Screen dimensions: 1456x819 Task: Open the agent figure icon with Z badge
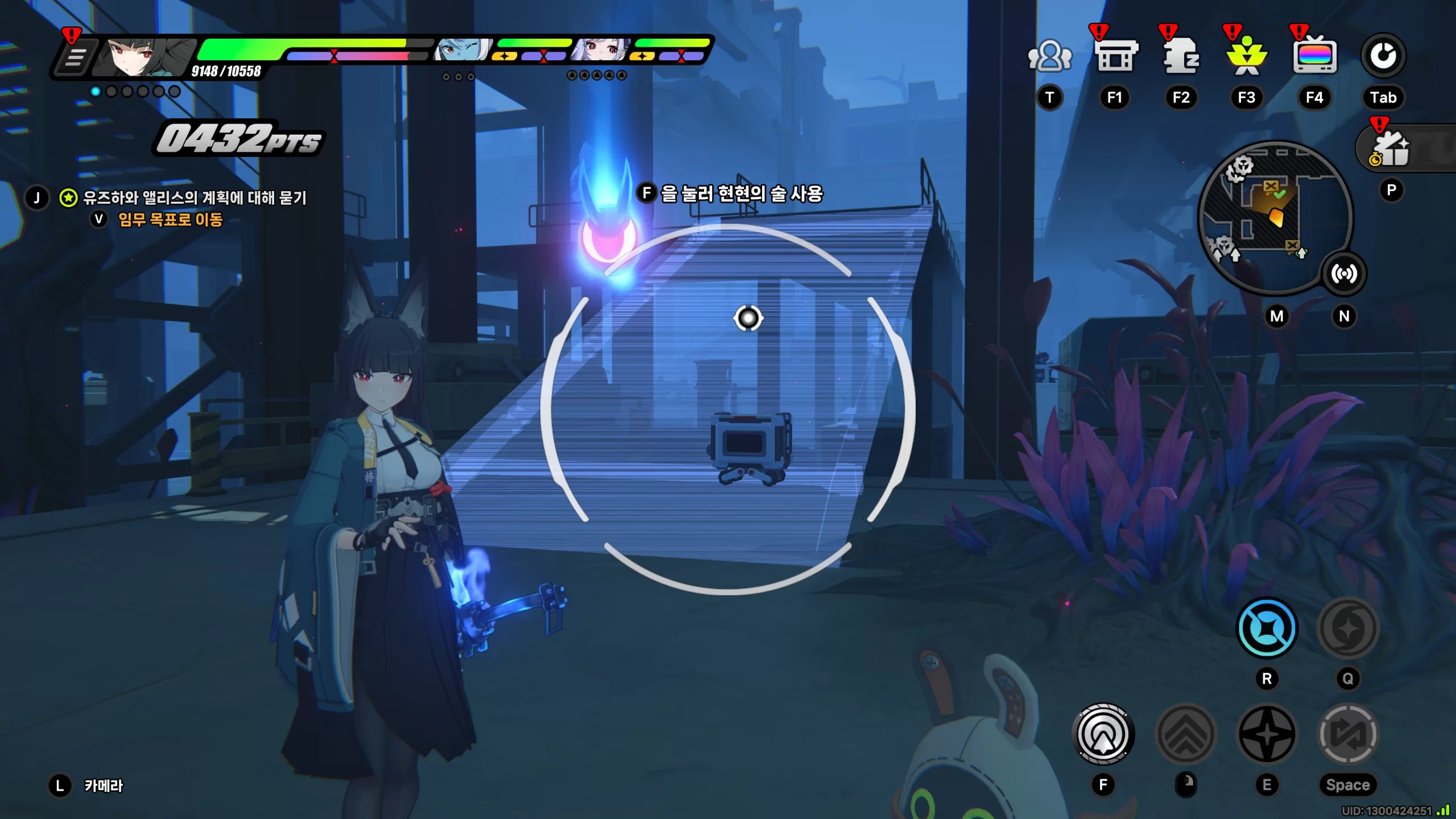(x=1181, y=56)
